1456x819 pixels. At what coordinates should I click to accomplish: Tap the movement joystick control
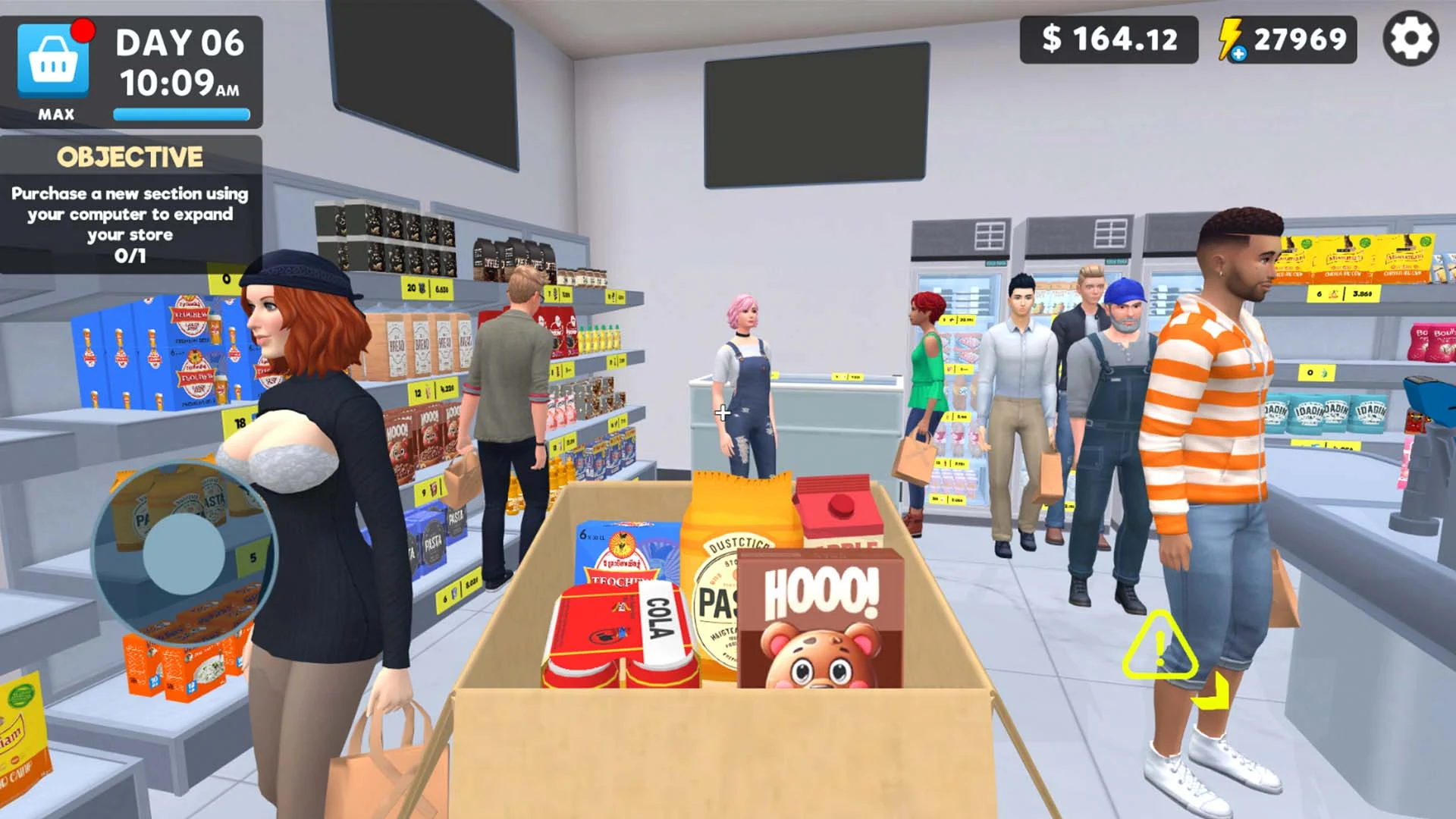[x=182, y=554]
